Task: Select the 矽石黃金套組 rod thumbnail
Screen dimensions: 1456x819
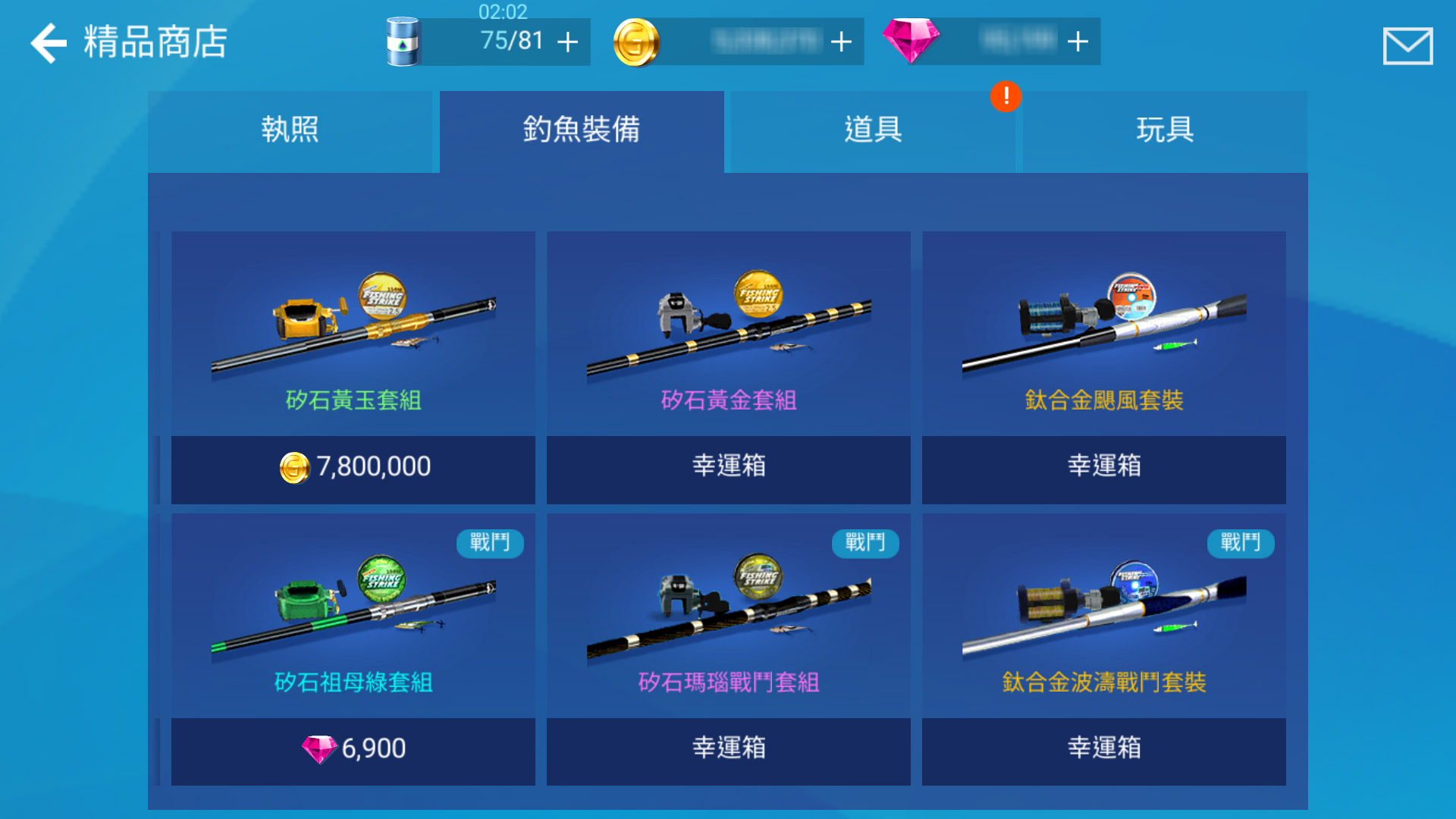Action: [x=728, y=326]
